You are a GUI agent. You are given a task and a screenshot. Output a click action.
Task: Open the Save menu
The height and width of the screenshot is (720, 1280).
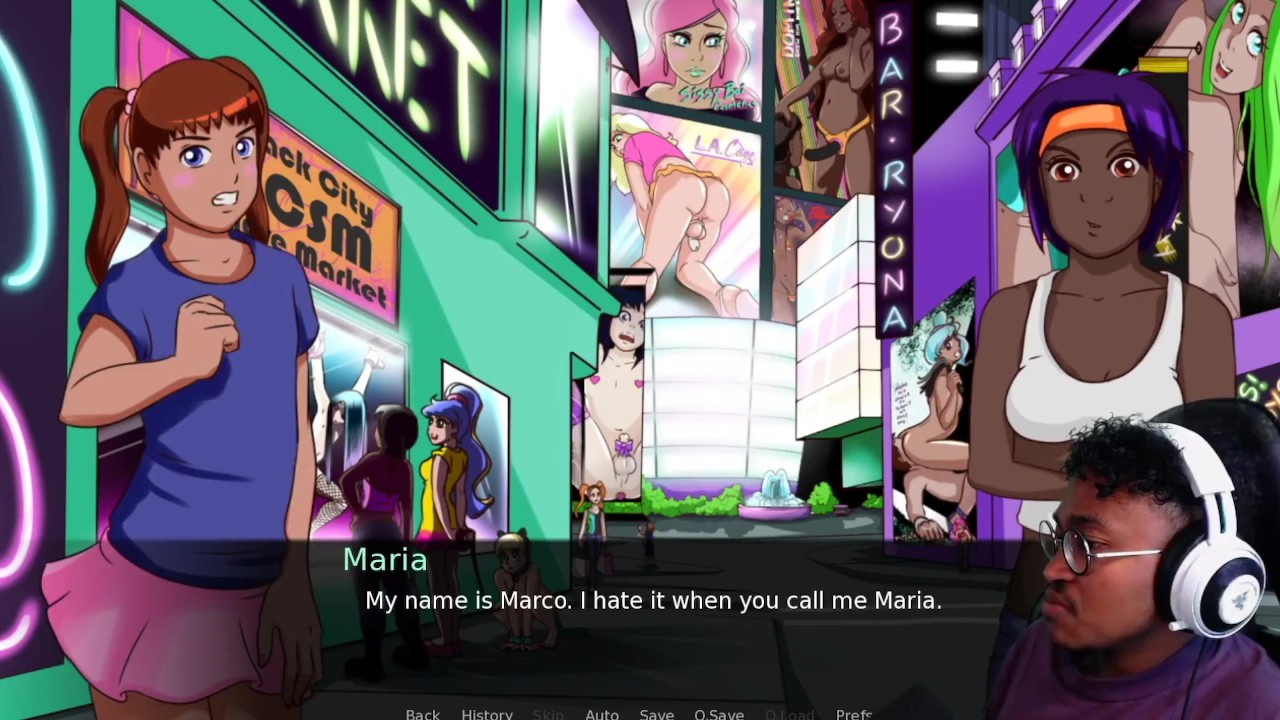[x=656, y=714]
